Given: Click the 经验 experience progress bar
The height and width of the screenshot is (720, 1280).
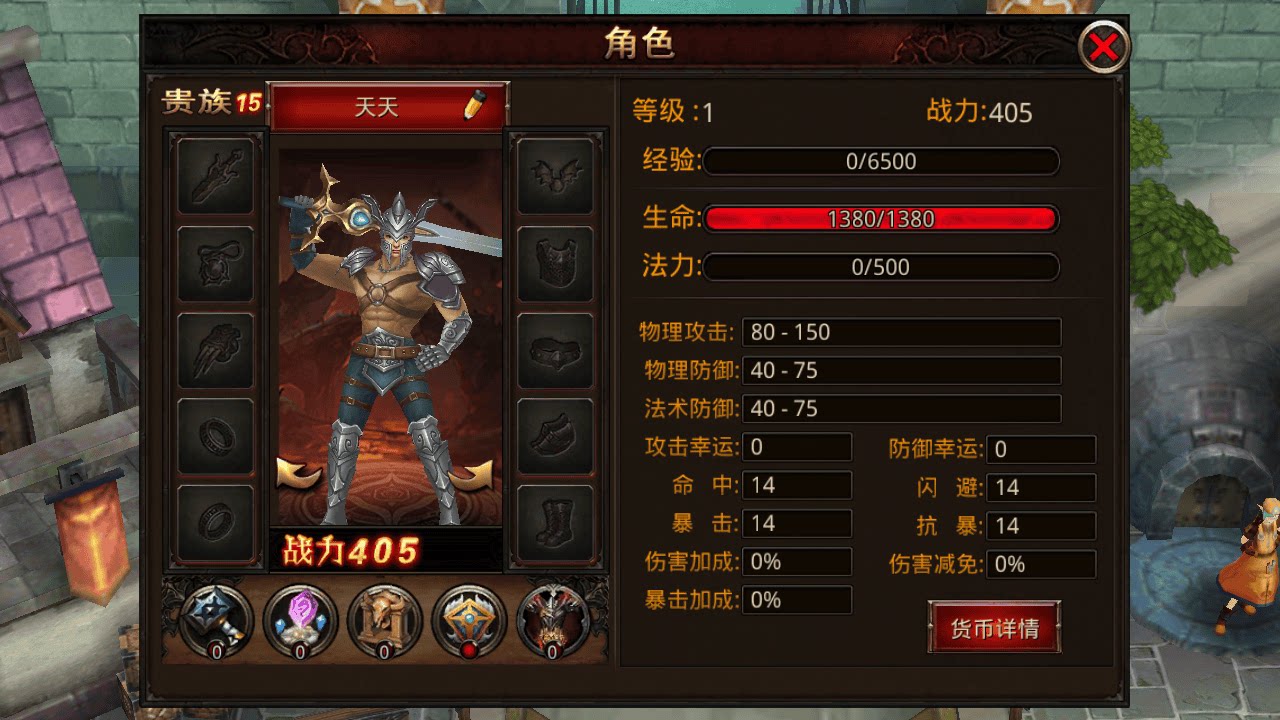Looking at the screenshot, I should (880, 161).
